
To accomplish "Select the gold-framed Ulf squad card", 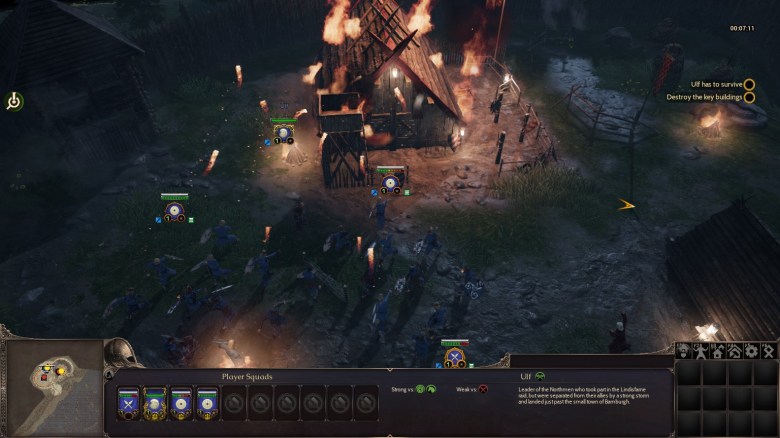I will click(x=155, y=402).
